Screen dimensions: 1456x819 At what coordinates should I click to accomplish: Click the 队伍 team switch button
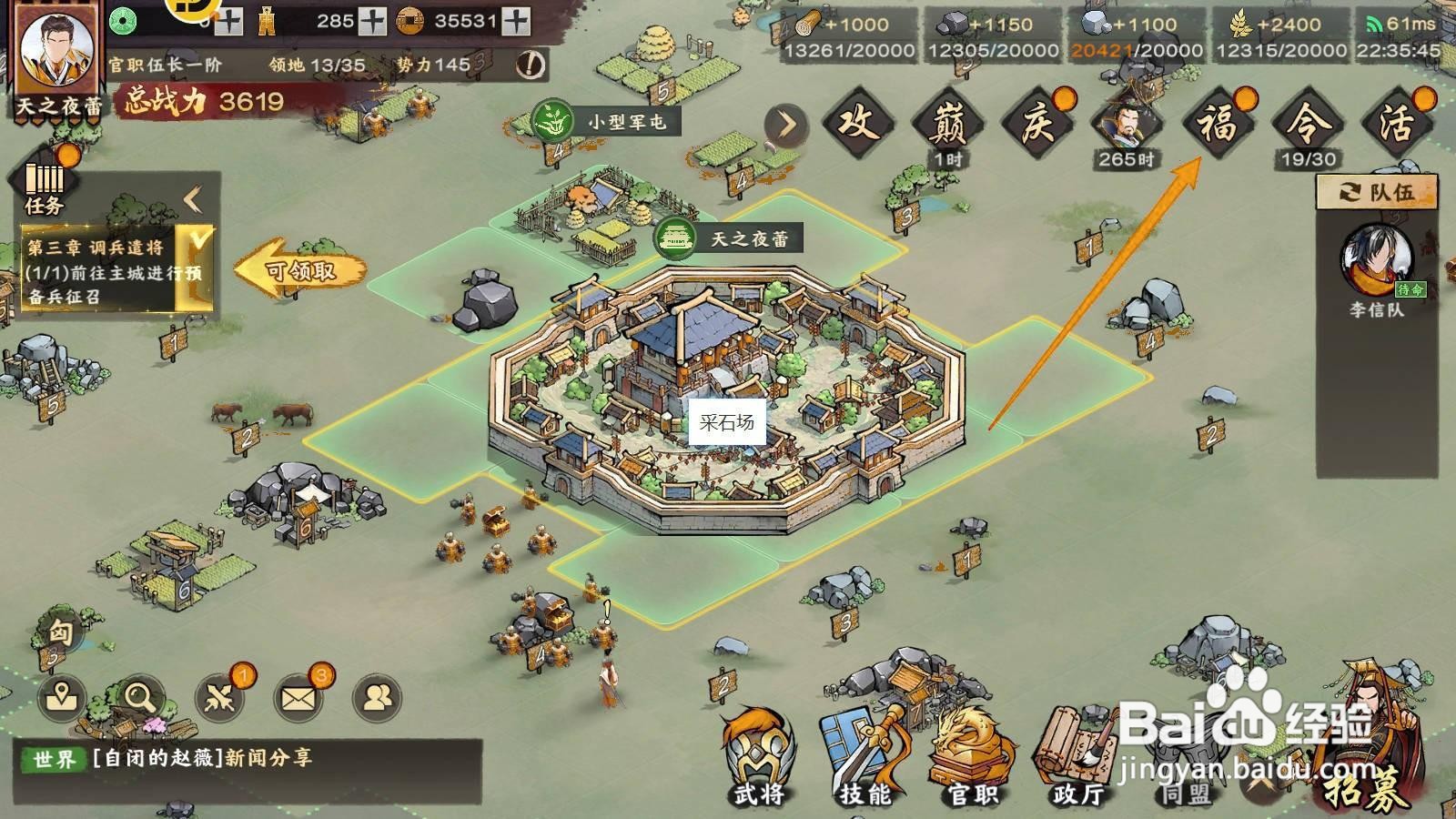tap(1376, 192)
